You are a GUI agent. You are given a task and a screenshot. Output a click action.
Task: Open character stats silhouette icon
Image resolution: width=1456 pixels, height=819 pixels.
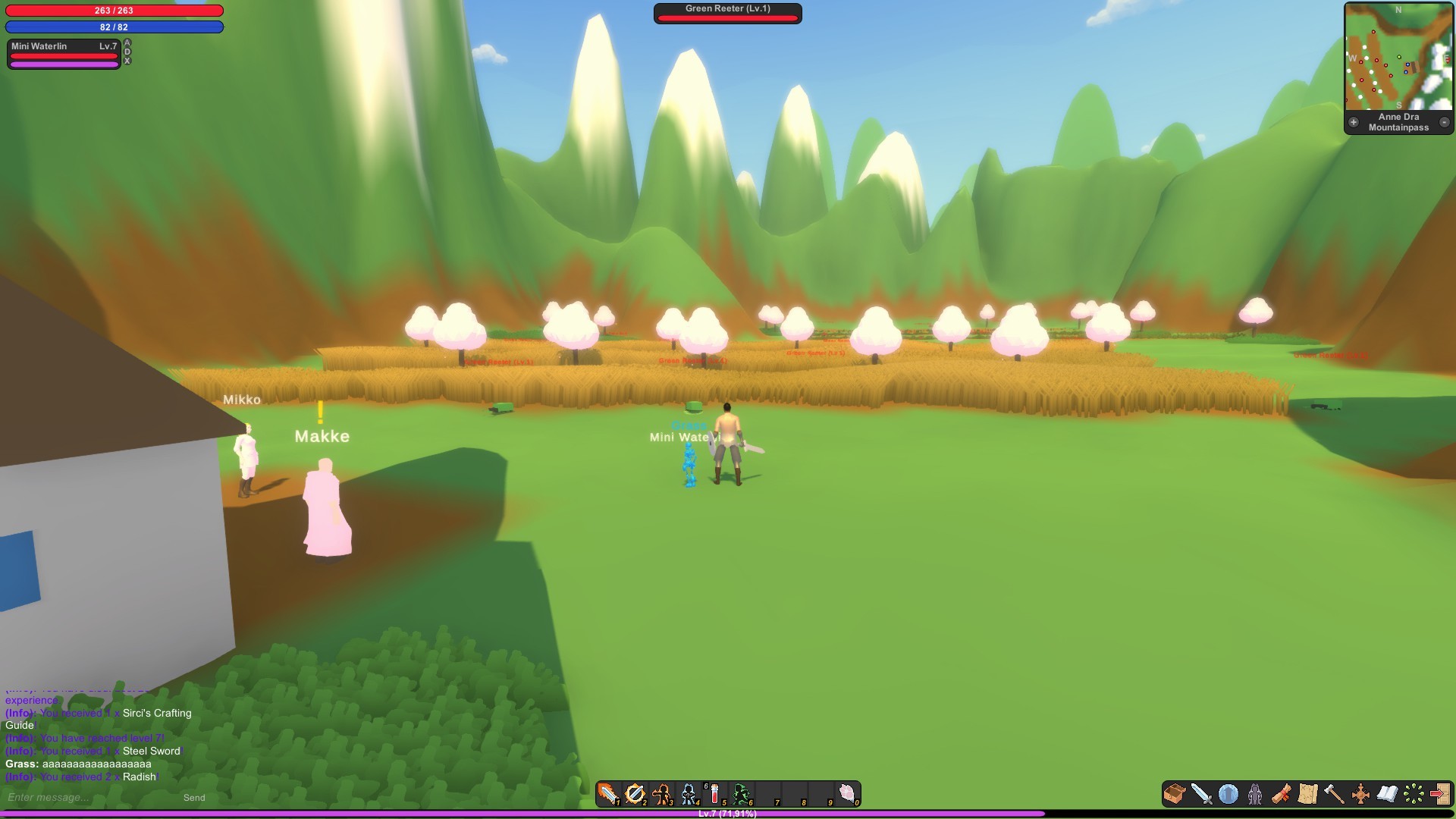click(x=1255, y=795)
